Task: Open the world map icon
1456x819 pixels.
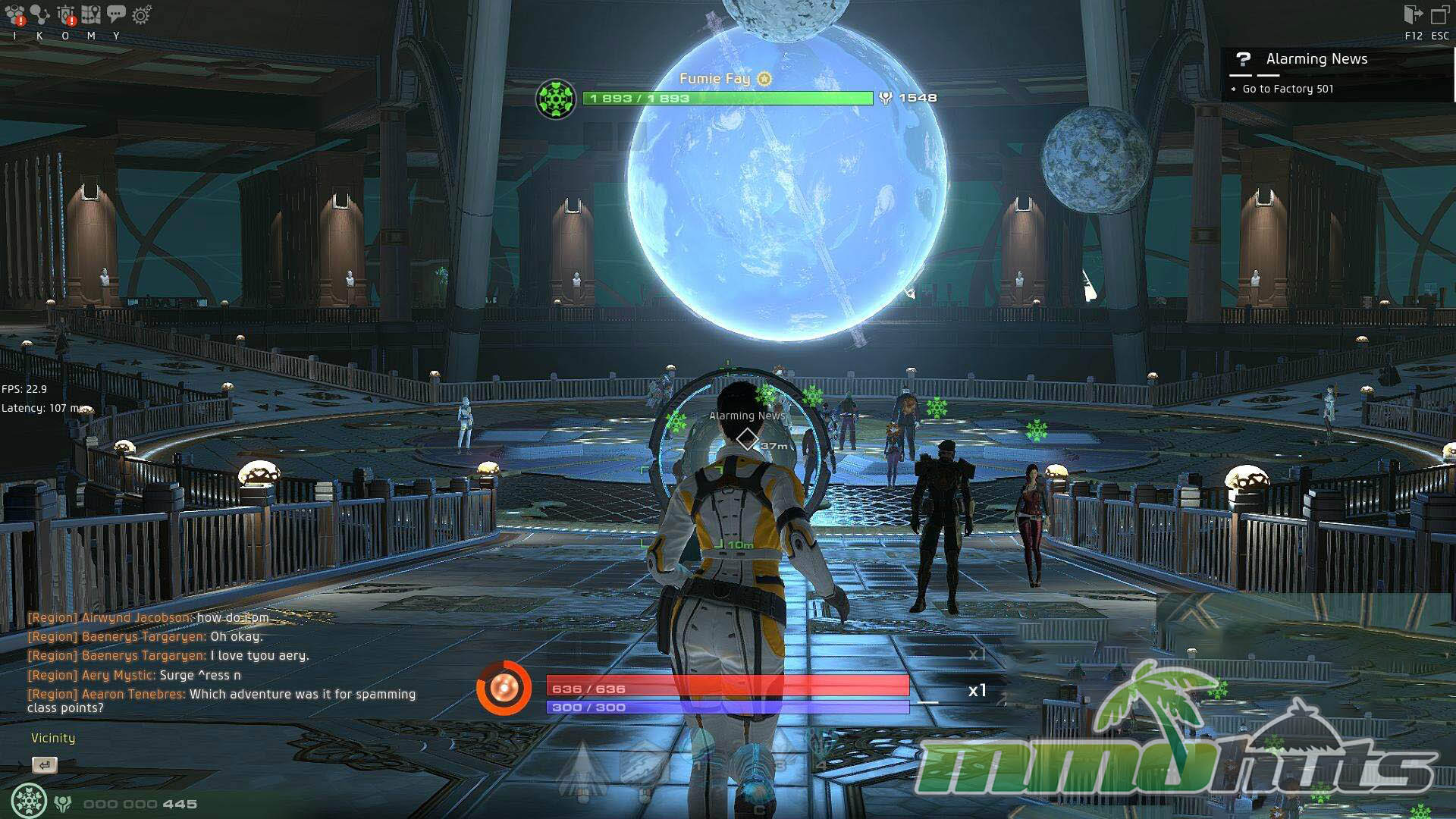Action: point(91,14)
